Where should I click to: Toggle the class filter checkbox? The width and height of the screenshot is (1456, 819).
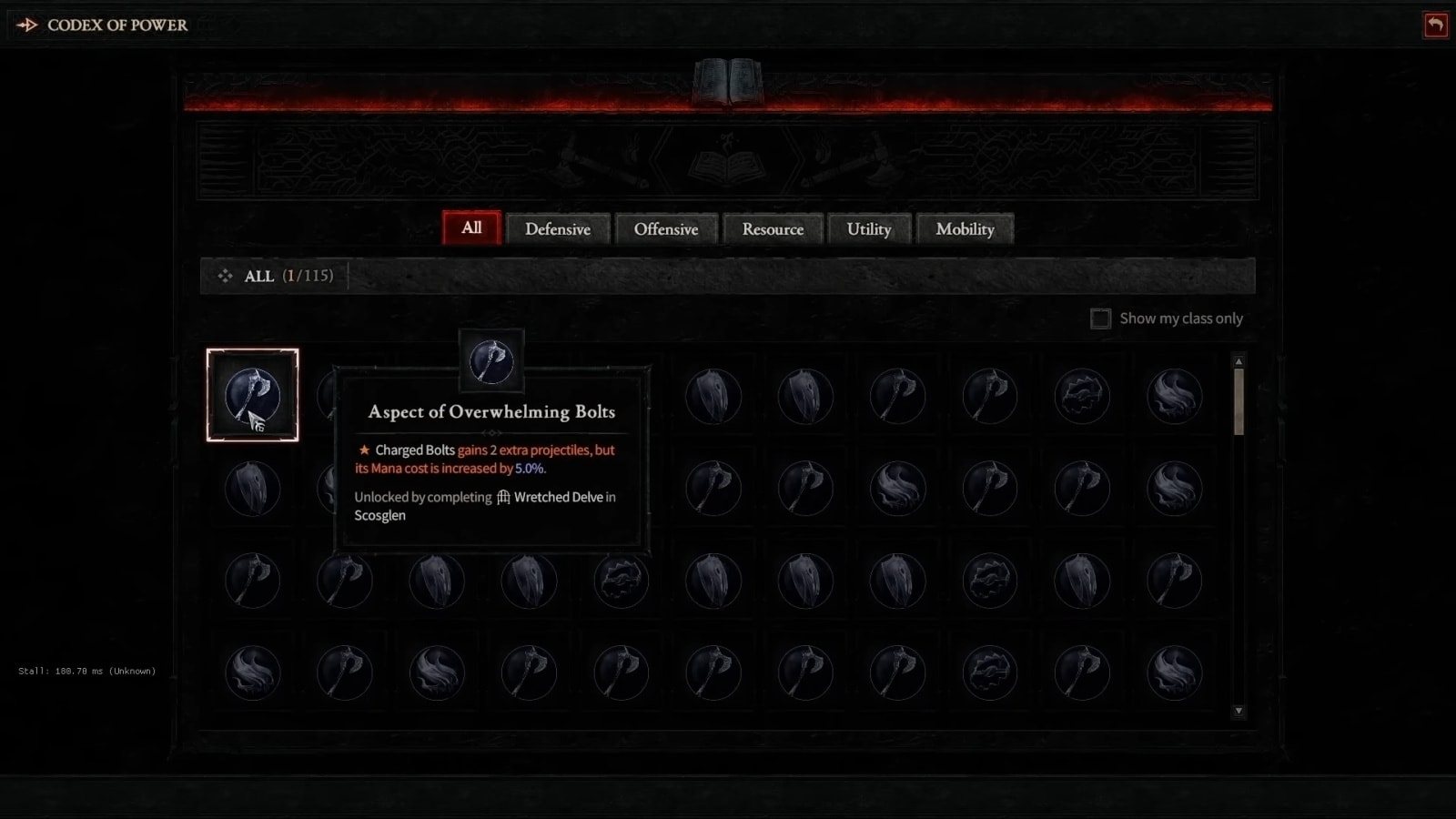1100,318
